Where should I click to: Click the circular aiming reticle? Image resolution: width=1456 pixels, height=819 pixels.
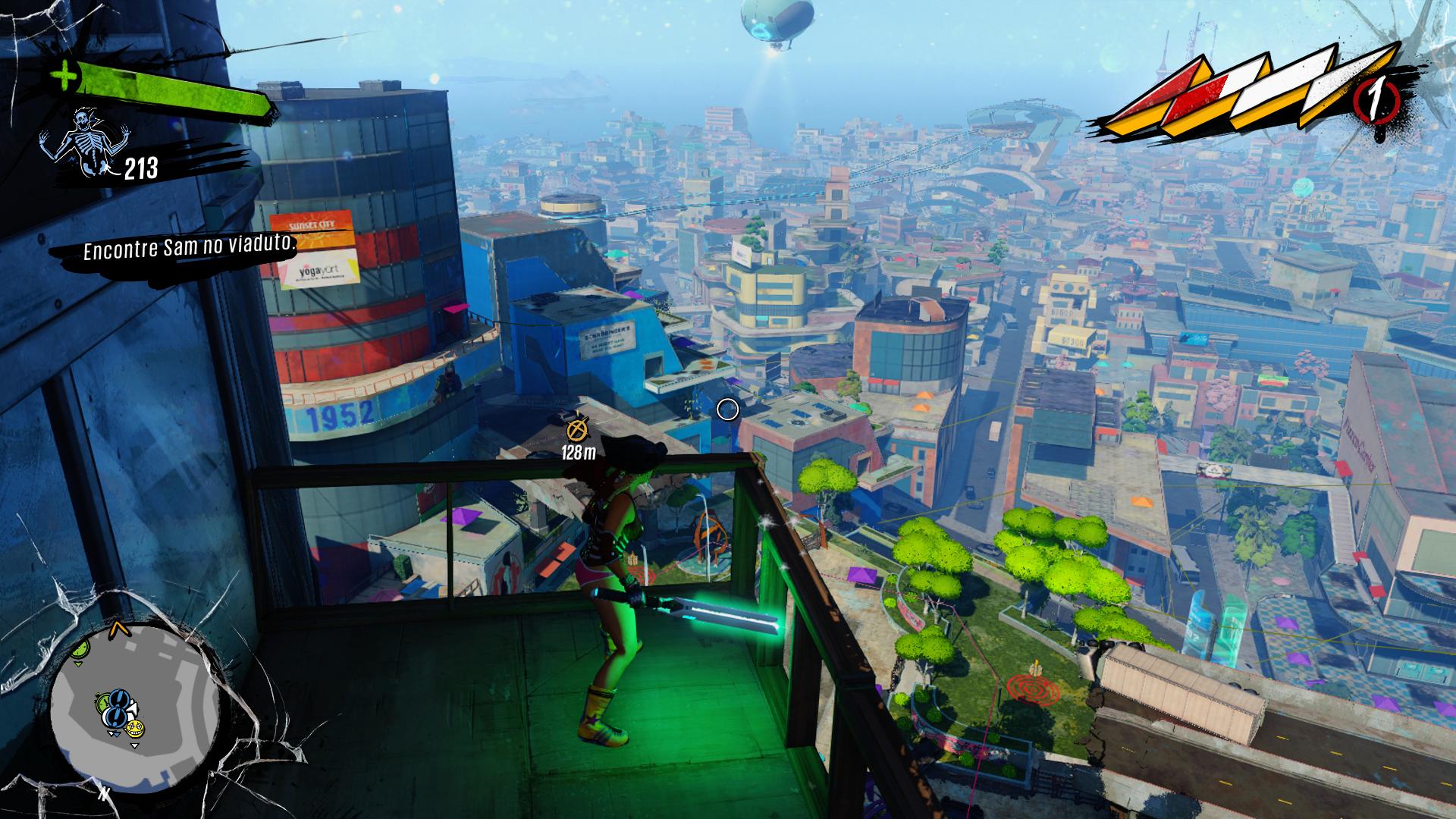pos(729,408)
